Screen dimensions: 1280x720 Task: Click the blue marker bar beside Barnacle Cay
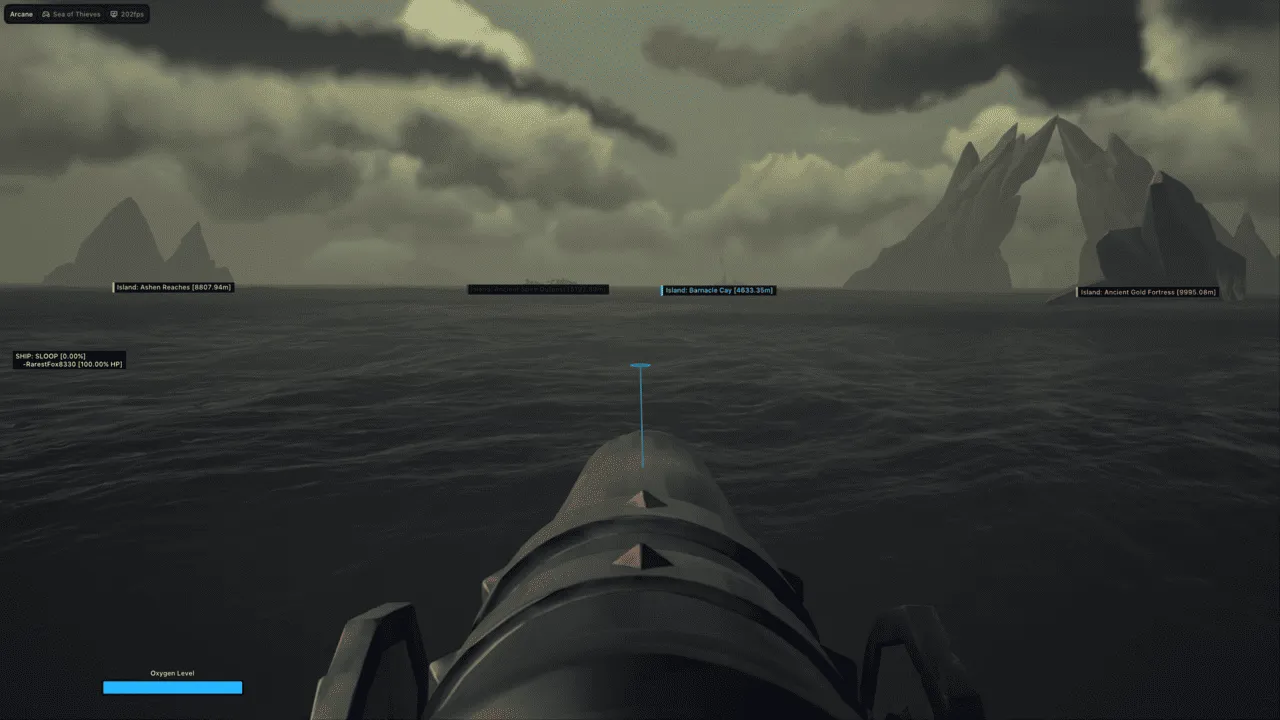pyautogui.click(x=661, y=290)
